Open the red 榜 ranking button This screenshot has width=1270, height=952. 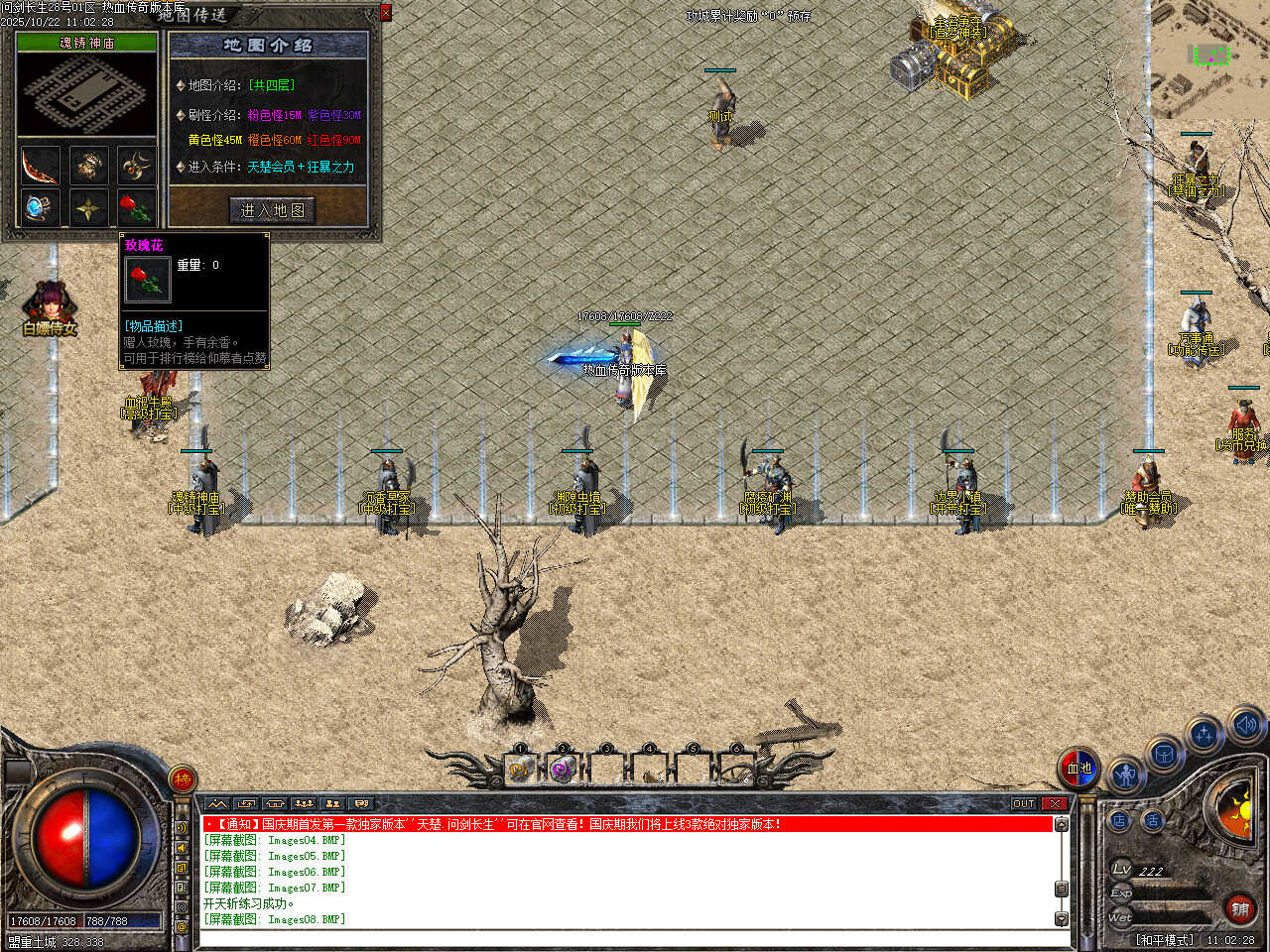coord(183,779)
